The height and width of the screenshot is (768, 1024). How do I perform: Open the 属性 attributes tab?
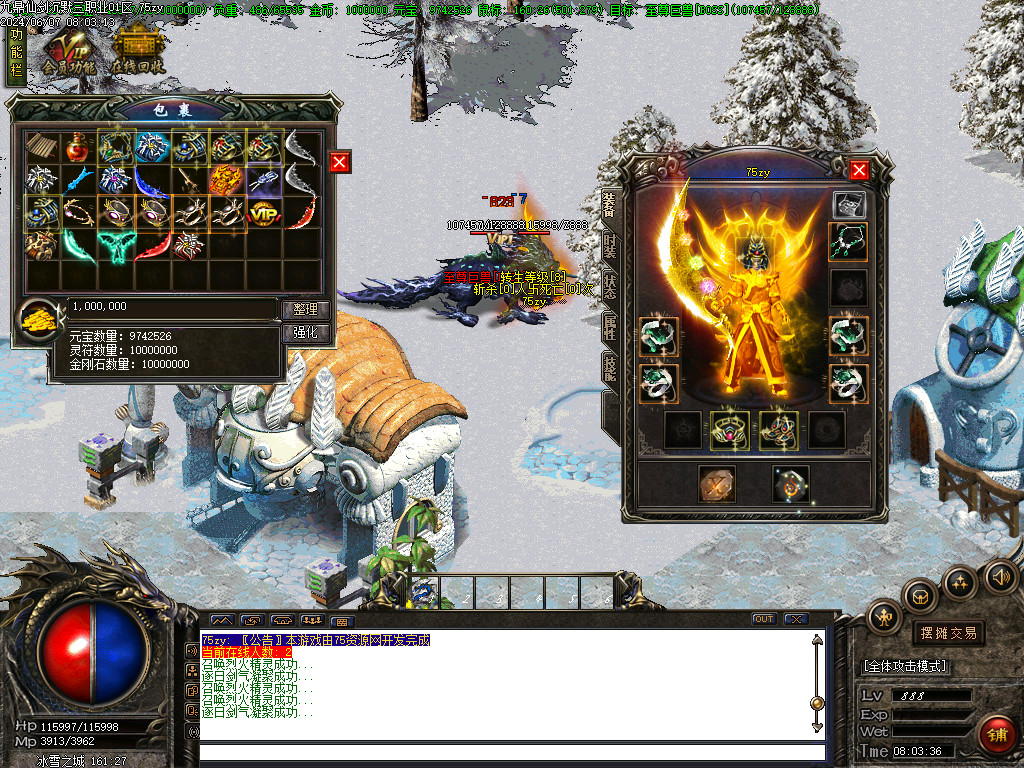click(610, 325)
